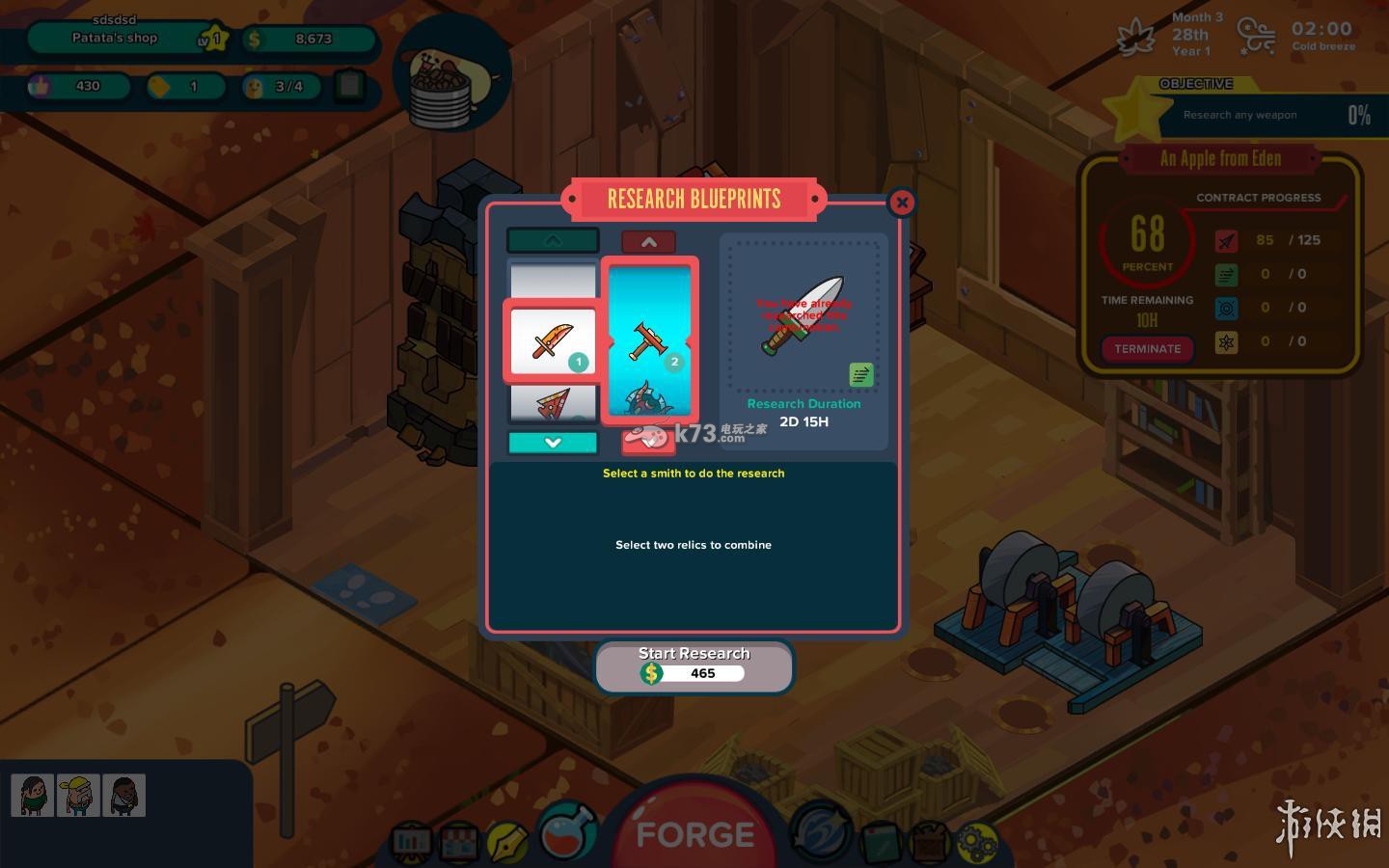The image size is (1389, 868).
Task: Open the wooden crate inventory icon
Action: [929, 842]
